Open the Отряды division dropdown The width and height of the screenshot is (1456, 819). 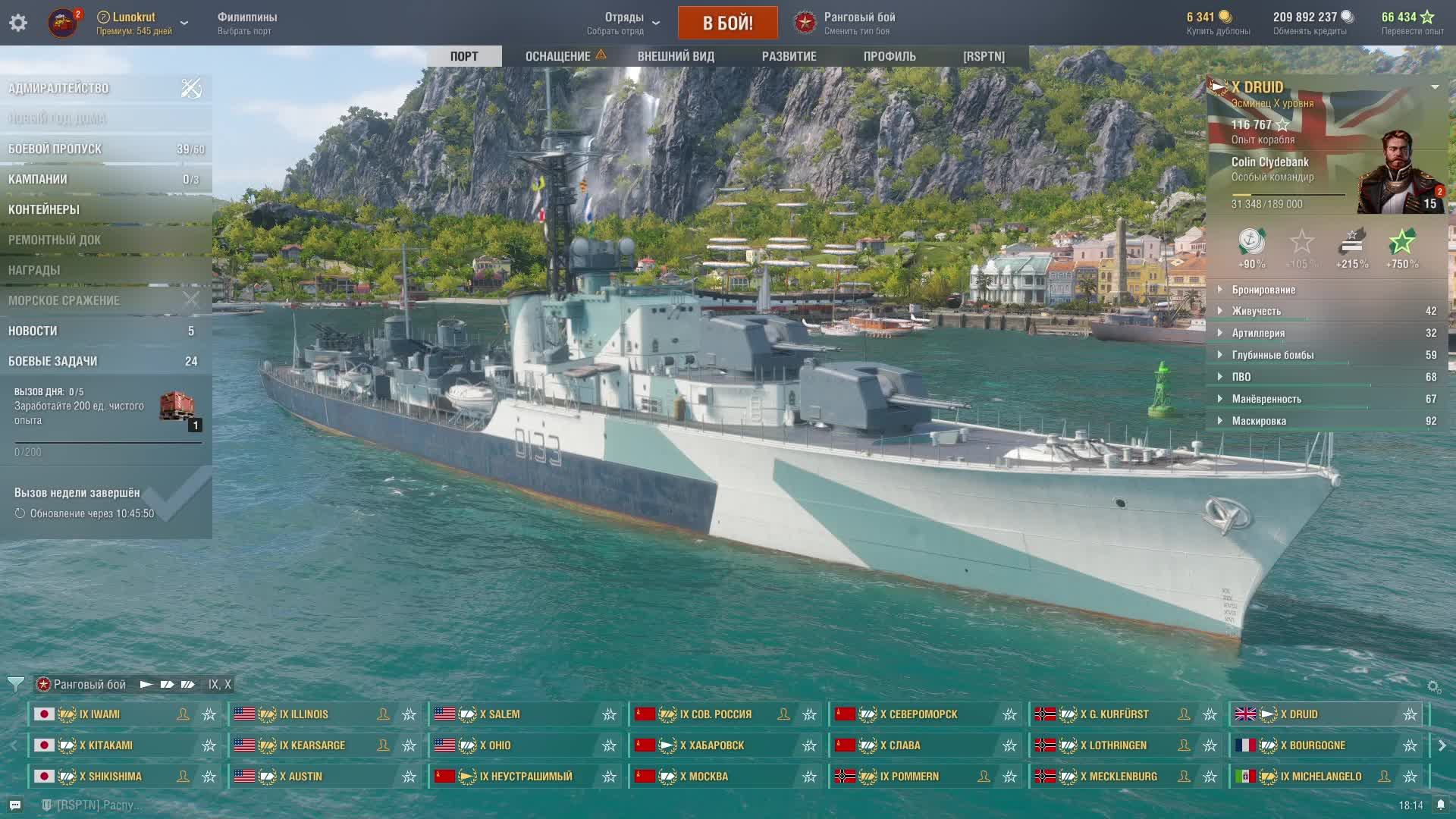[x=623, y=23]
